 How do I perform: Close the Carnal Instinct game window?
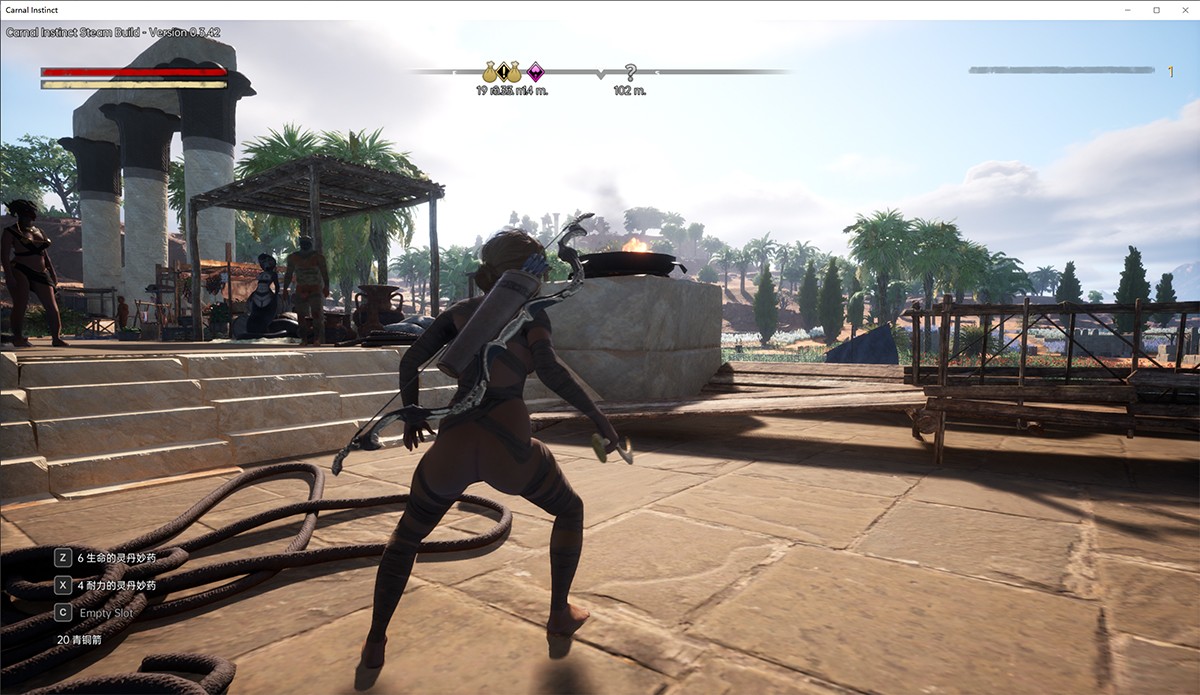click(x=1184, y=9)
